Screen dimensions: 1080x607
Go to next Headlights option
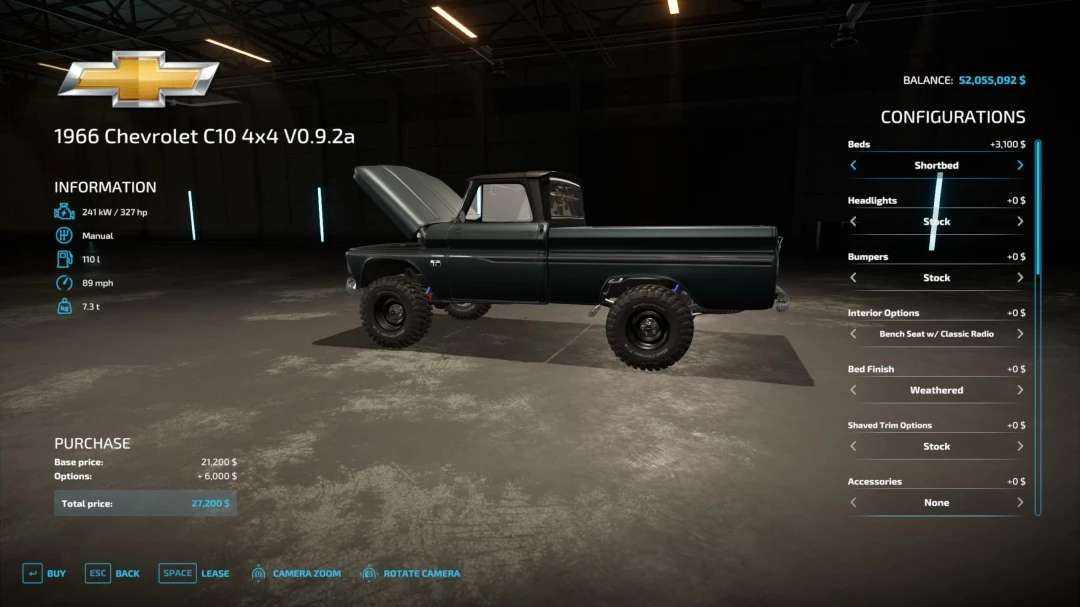pos(1020,221)
